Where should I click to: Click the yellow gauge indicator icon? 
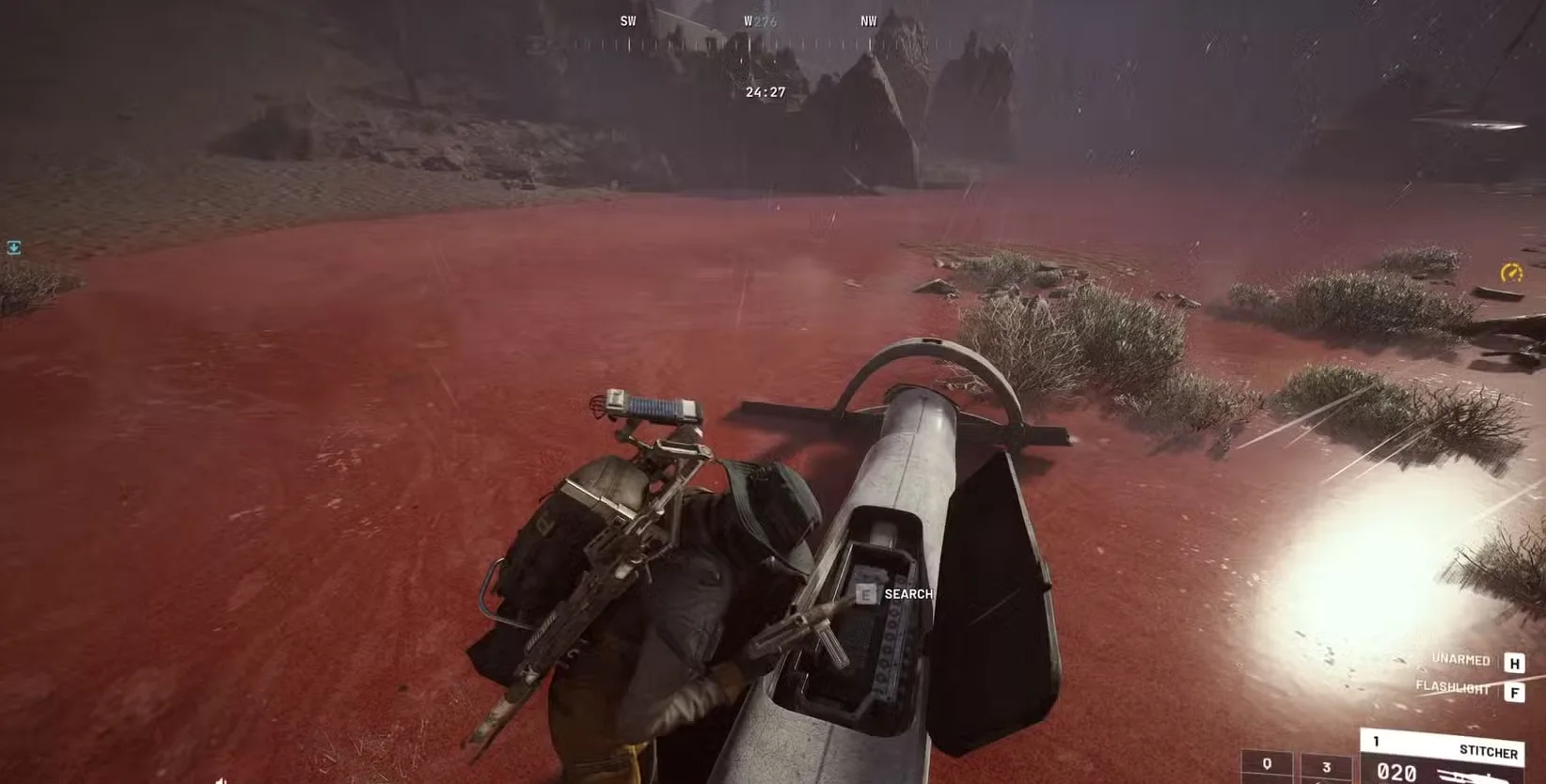tap(1510, 273)
